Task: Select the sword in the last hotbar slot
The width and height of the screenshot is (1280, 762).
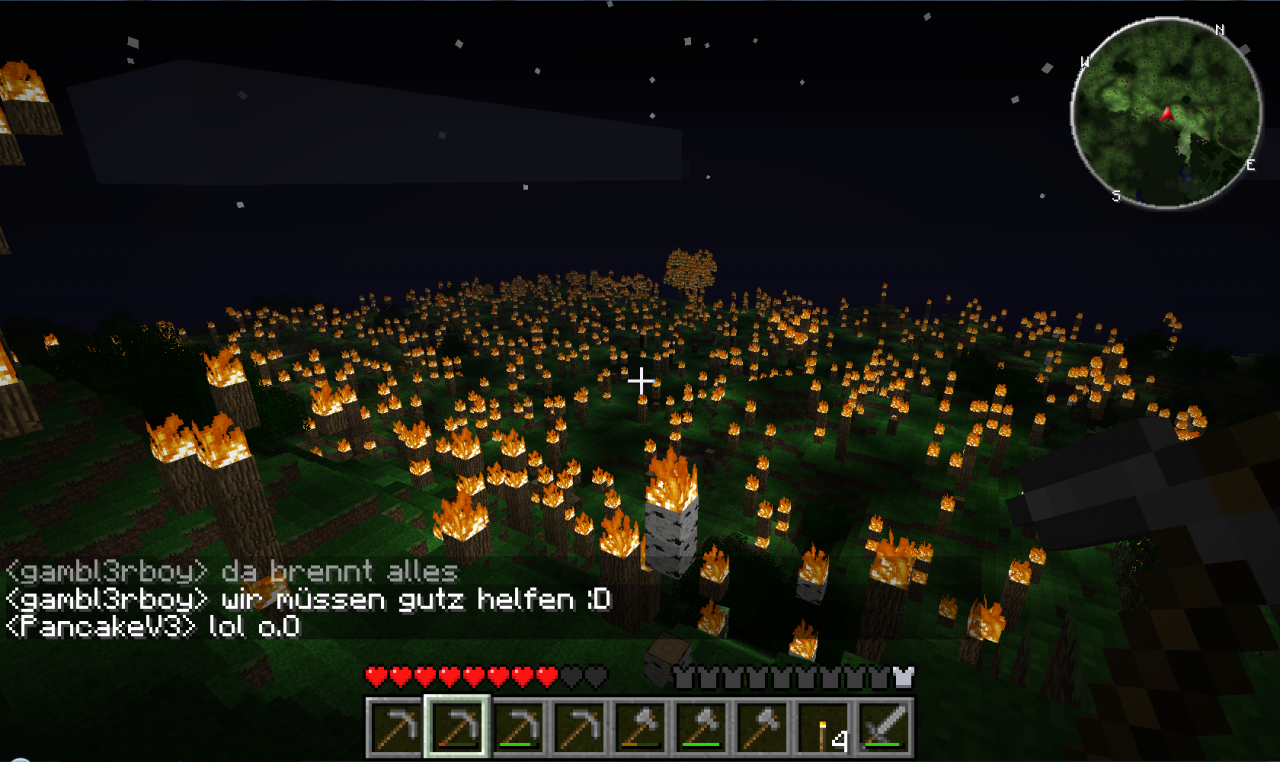Action: (x=883, y=725)
